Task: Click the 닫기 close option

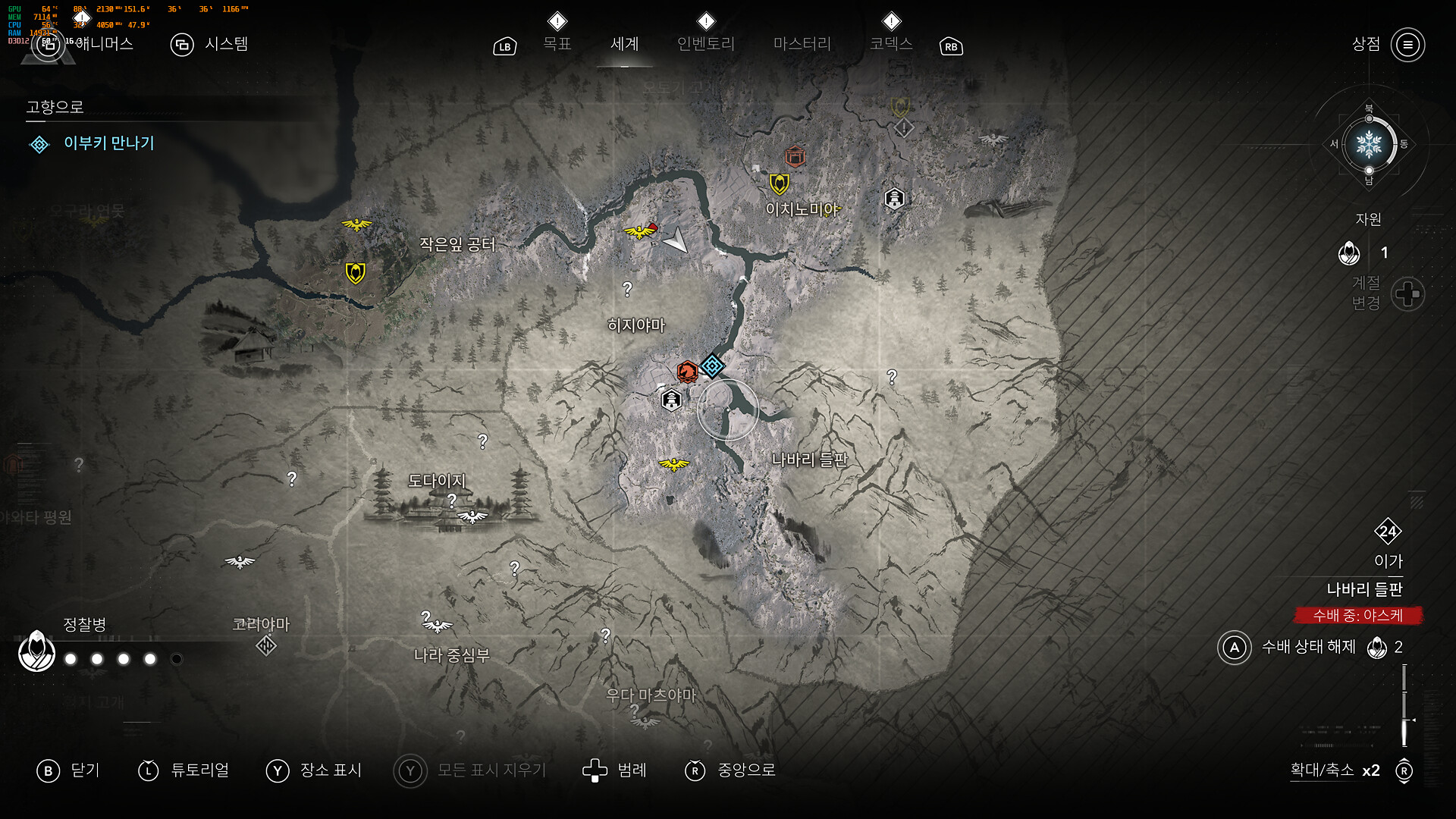Action: click(68, 770)
